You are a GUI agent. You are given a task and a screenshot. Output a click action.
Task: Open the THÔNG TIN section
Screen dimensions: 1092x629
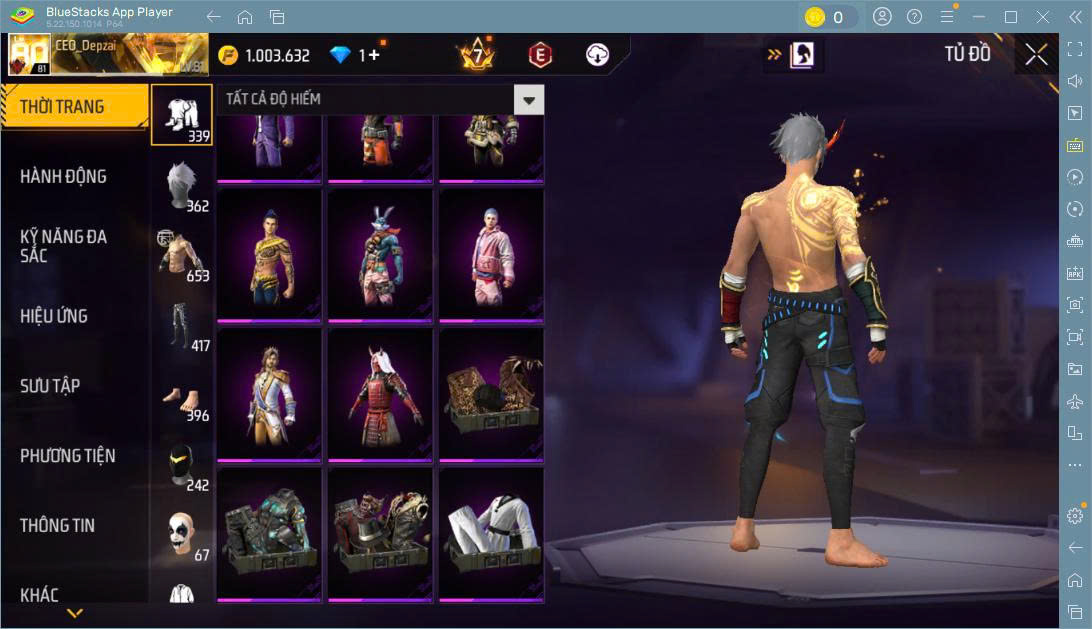(x=57, y=525)
